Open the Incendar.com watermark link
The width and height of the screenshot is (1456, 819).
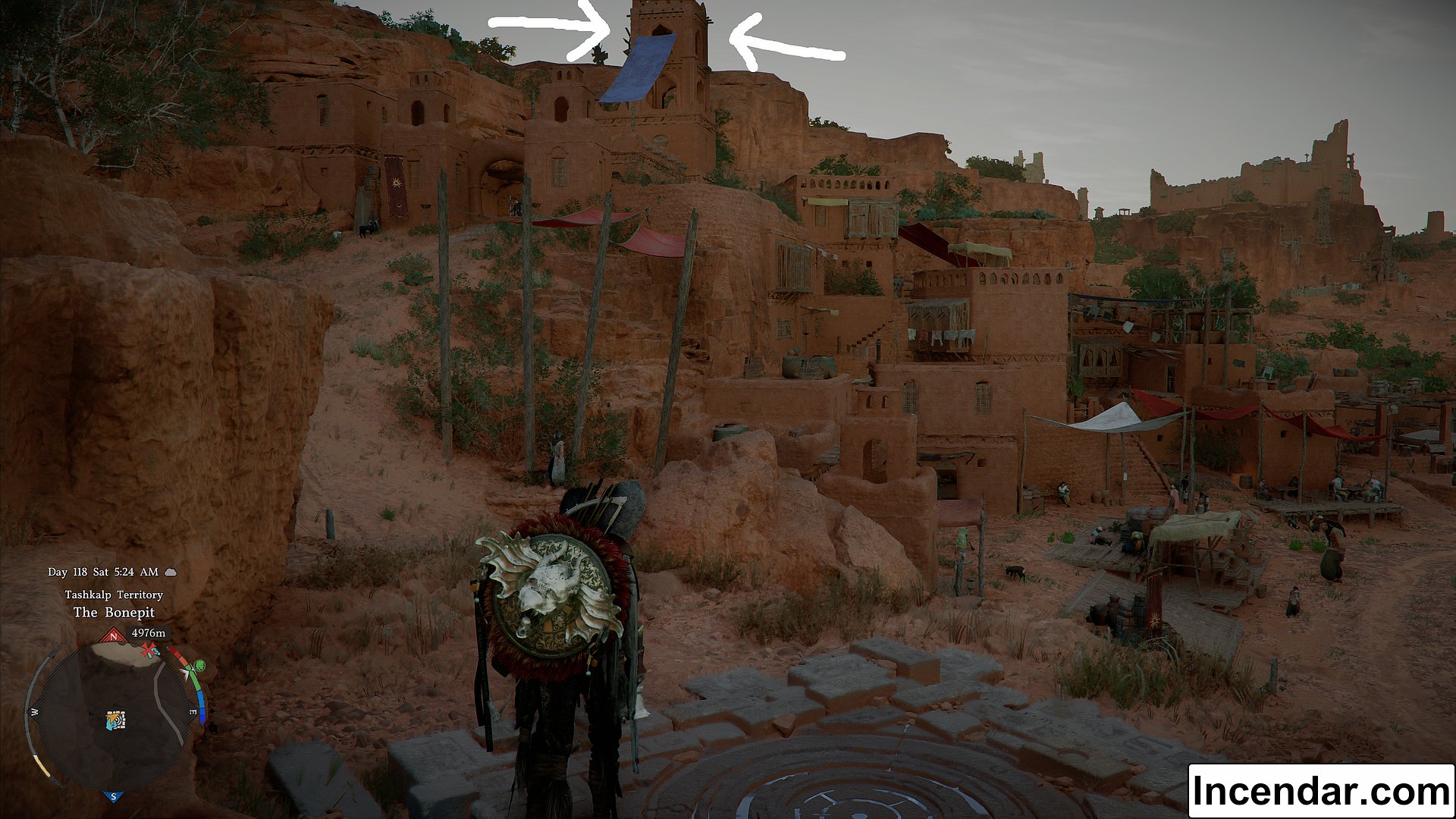click(x=1320, y=791)
